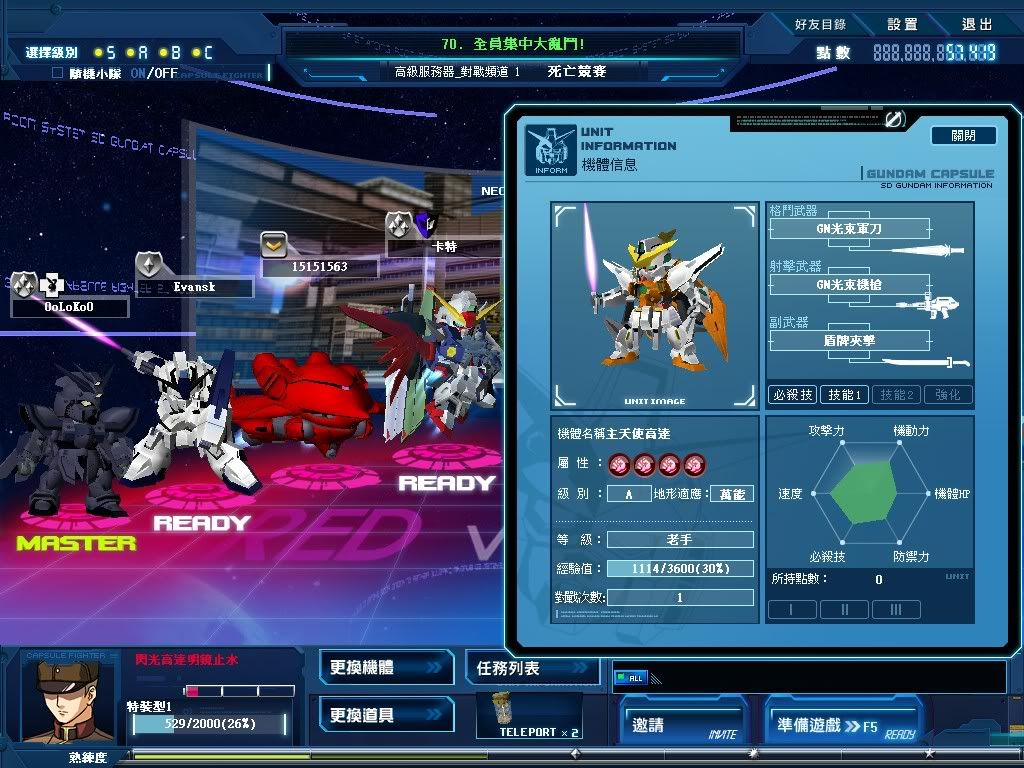The image size is (1024, 768).
Task: Switch to the 必殺技 tab
Action: pyautogui.click(x=792, y=395)
